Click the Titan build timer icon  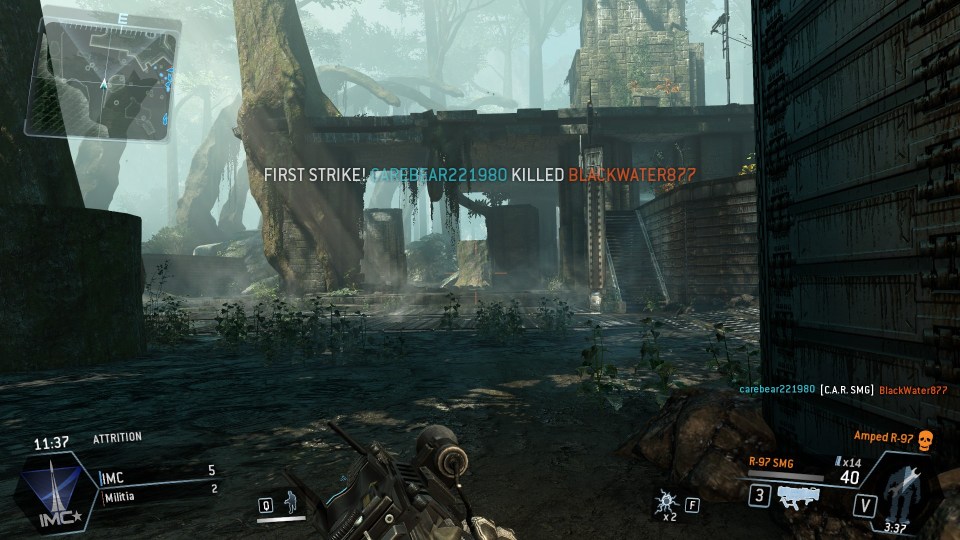(903, 493)
